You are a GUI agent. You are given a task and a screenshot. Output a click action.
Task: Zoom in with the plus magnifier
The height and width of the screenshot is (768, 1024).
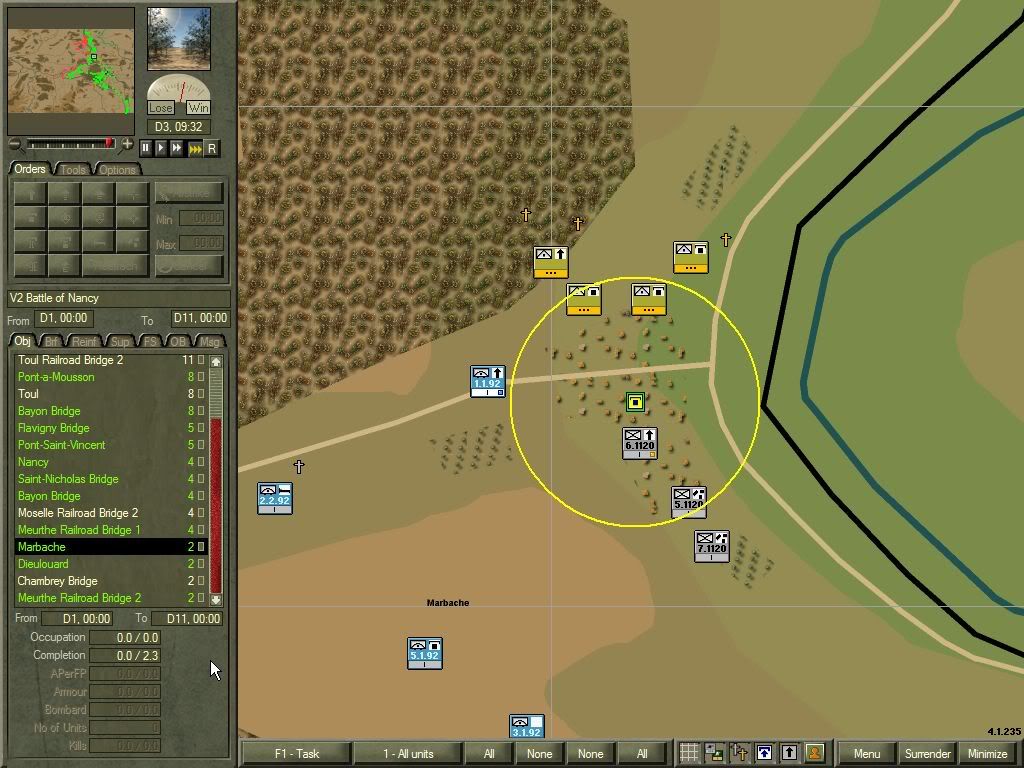click(127, 145)
